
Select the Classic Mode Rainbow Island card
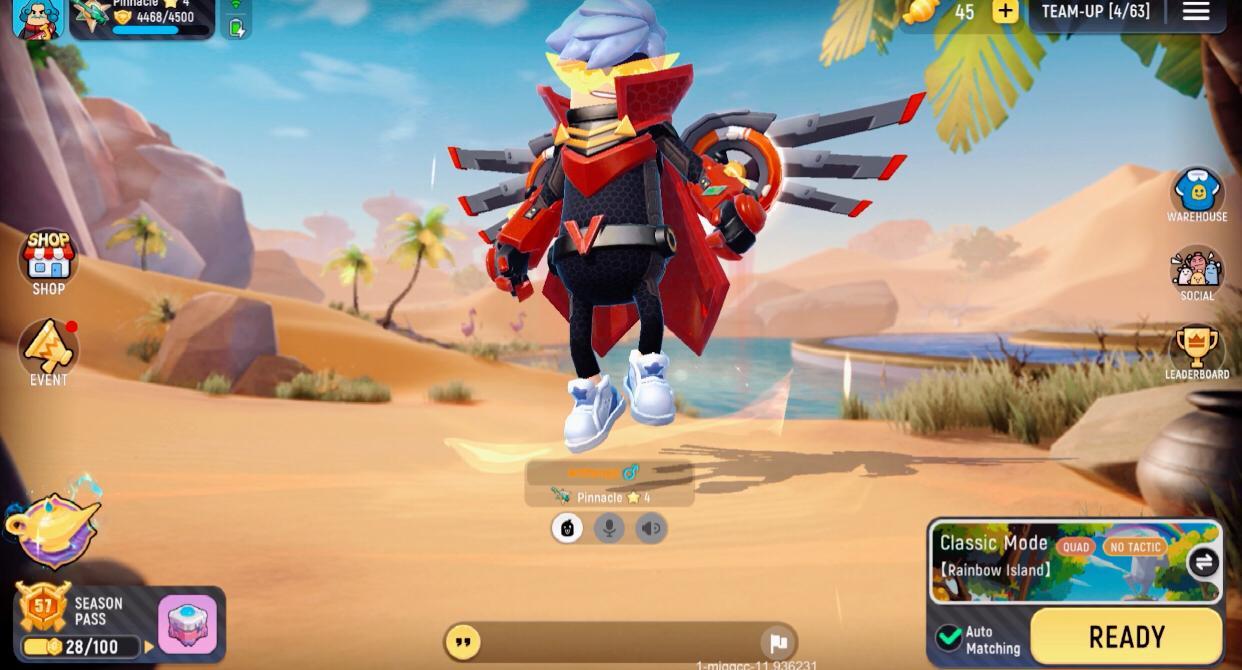(1060, 560)
